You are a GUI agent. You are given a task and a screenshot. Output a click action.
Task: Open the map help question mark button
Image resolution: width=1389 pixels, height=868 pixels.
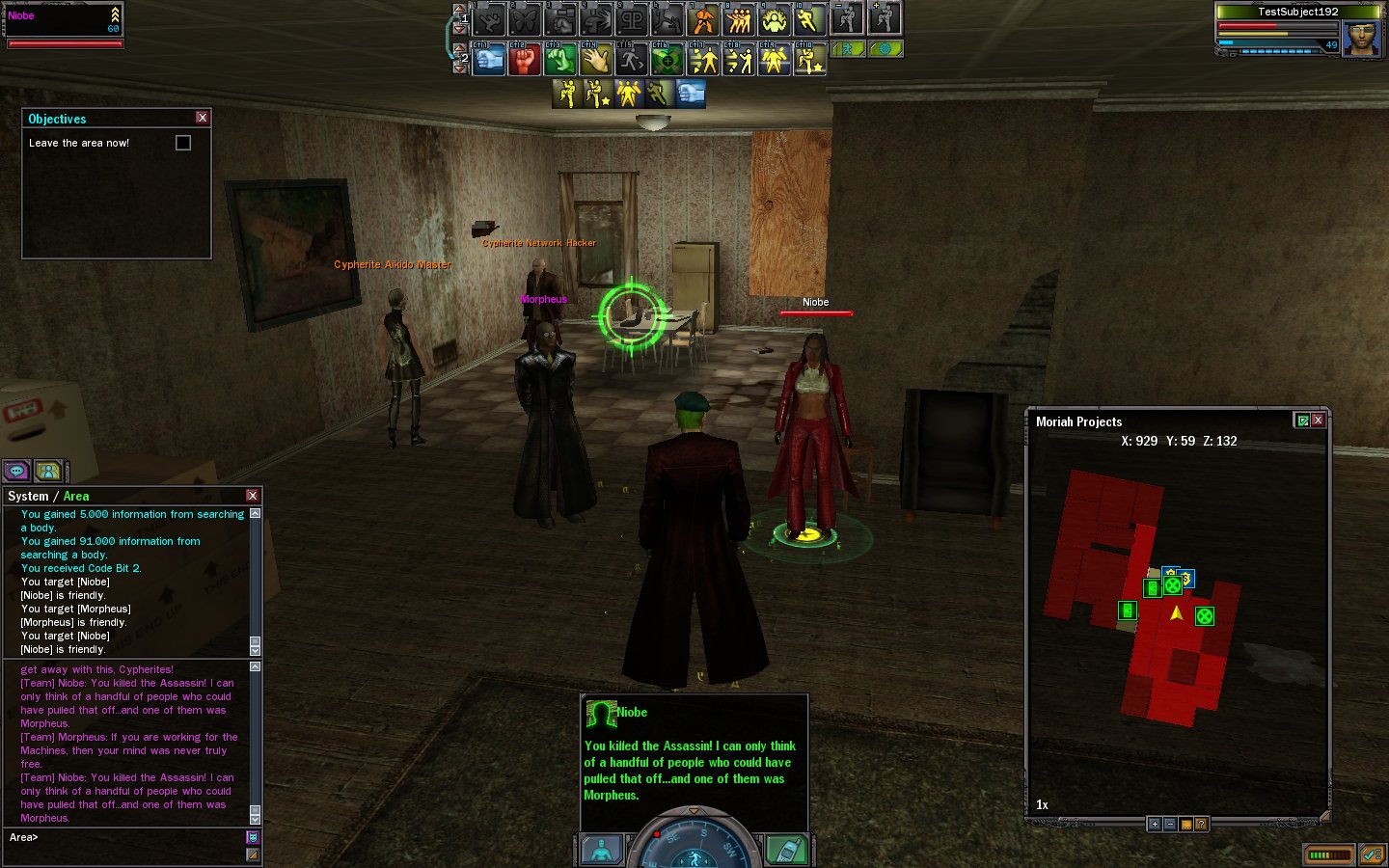(1201, 824)
